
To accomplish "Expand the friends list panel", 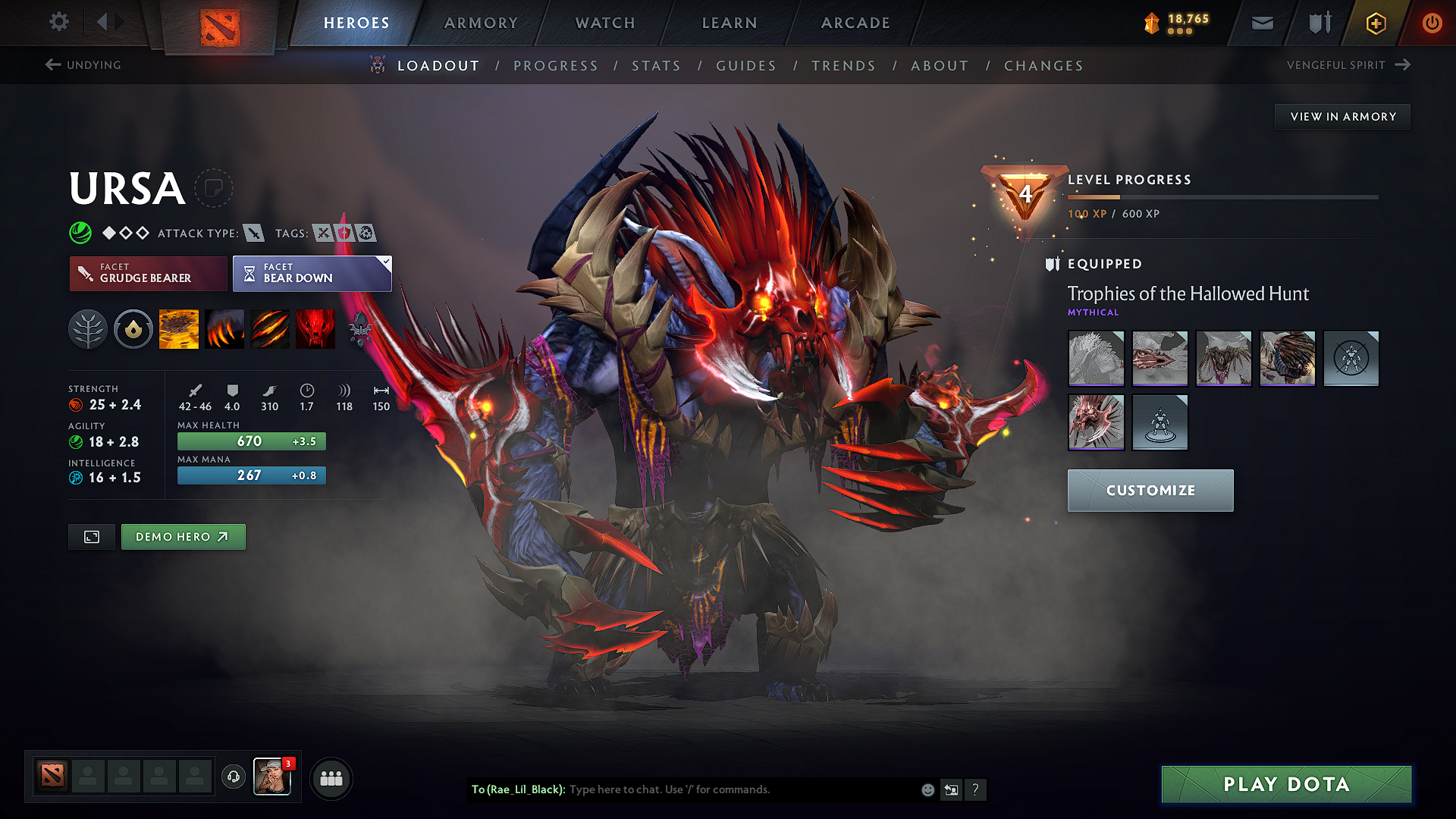I will [331, 777].
